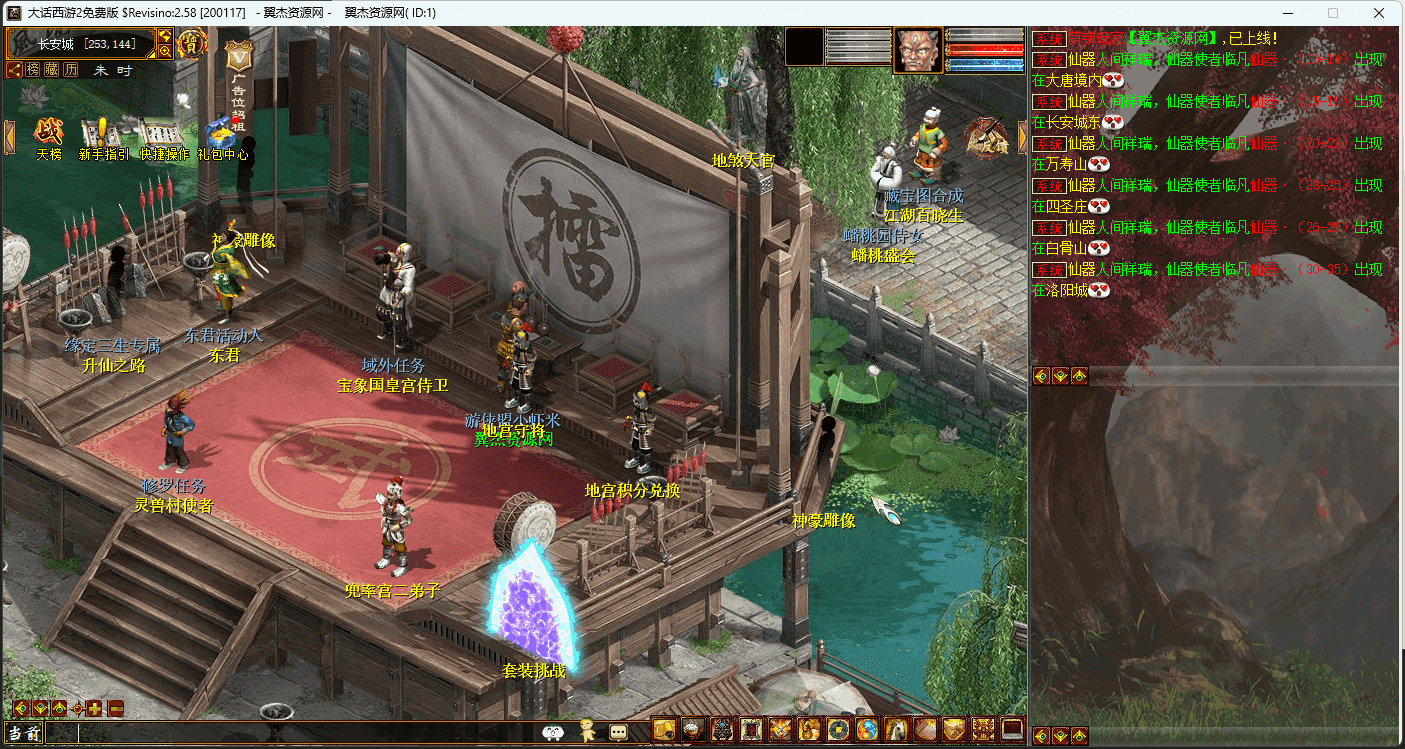Maximize the game window
Image resolution: width=1405 pixels, height=749 pixels.
[x=1333, y=13]
